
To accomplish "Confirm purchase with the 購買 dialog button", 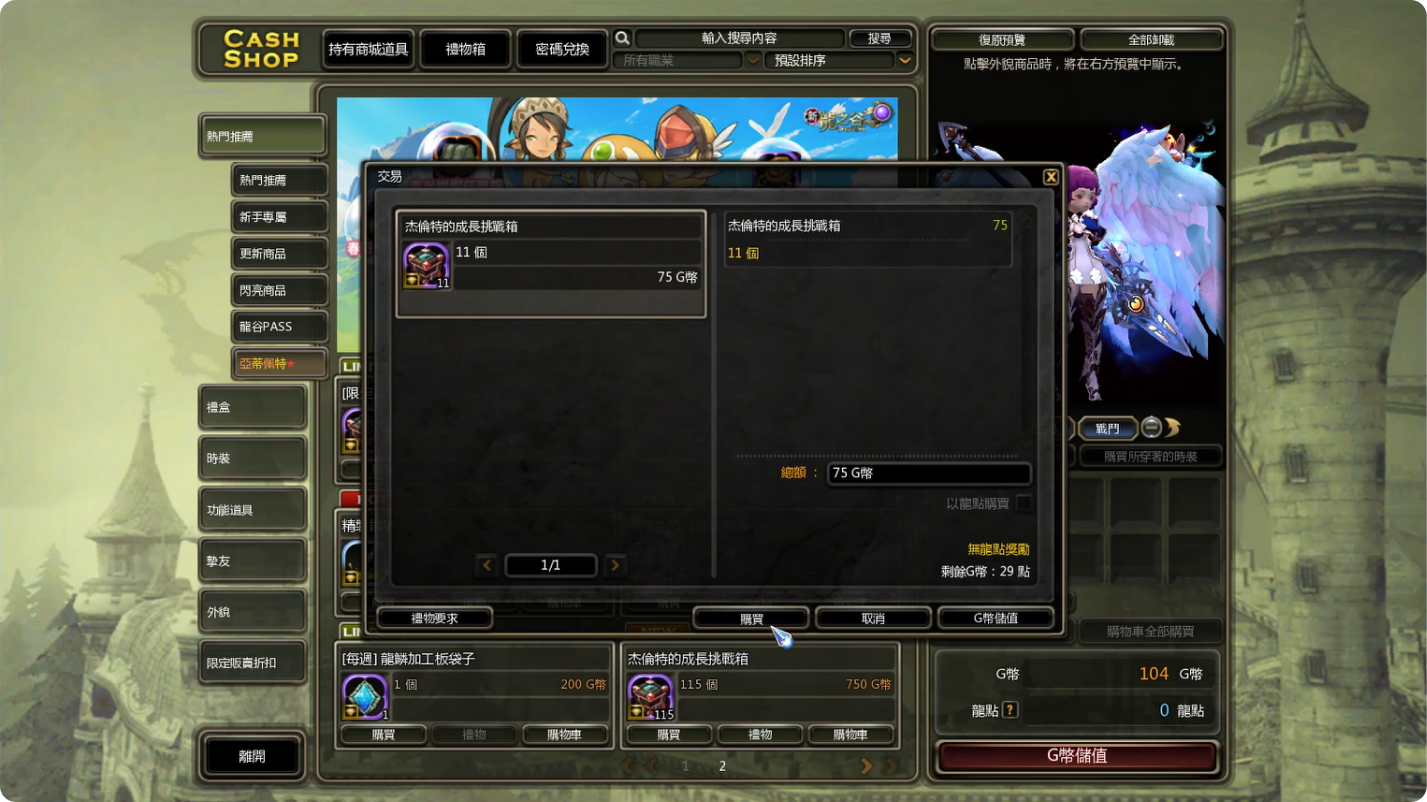I will [750, 619].
